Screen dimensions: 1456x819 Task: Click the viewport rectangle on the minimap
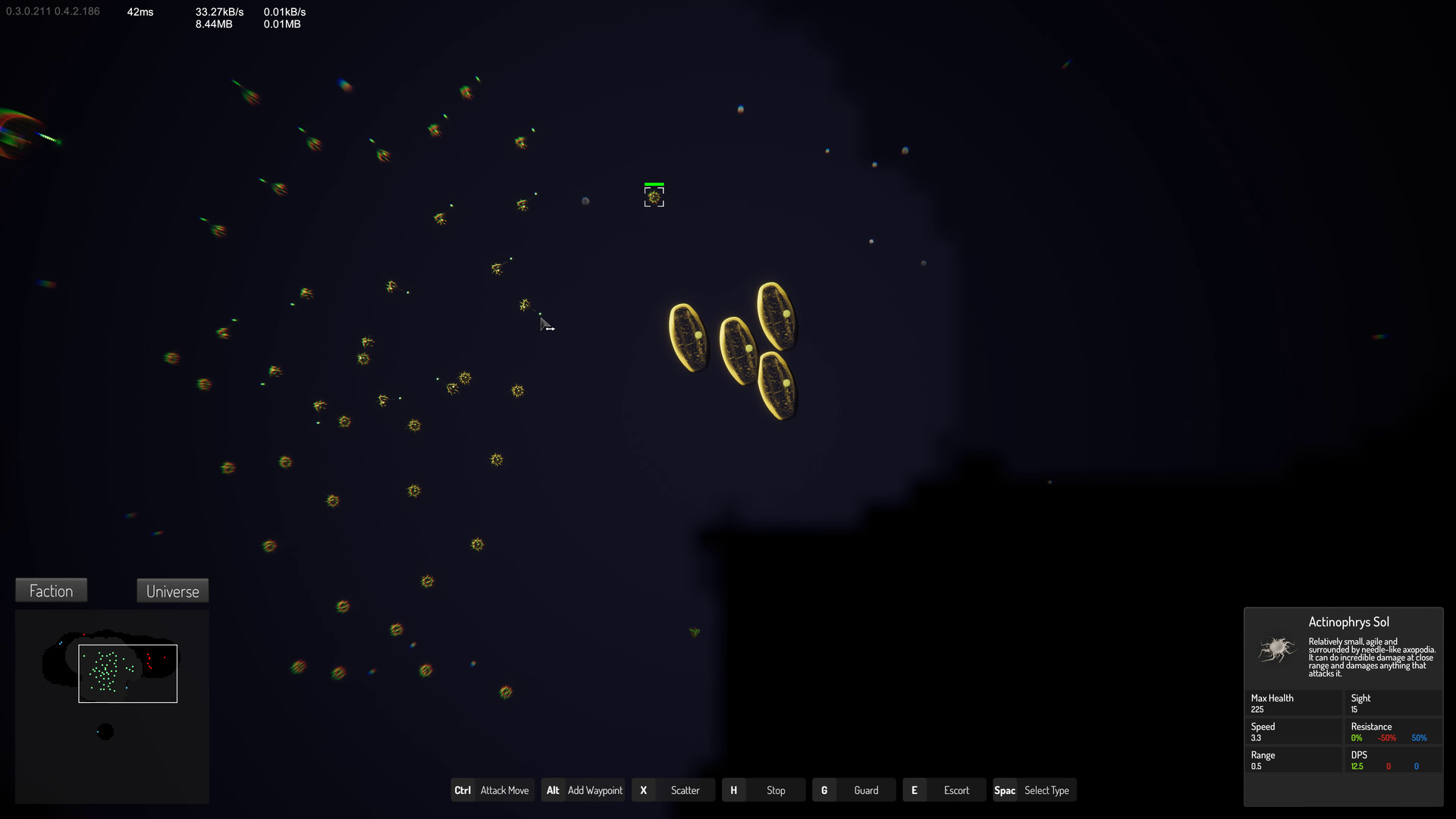point(127,673)
